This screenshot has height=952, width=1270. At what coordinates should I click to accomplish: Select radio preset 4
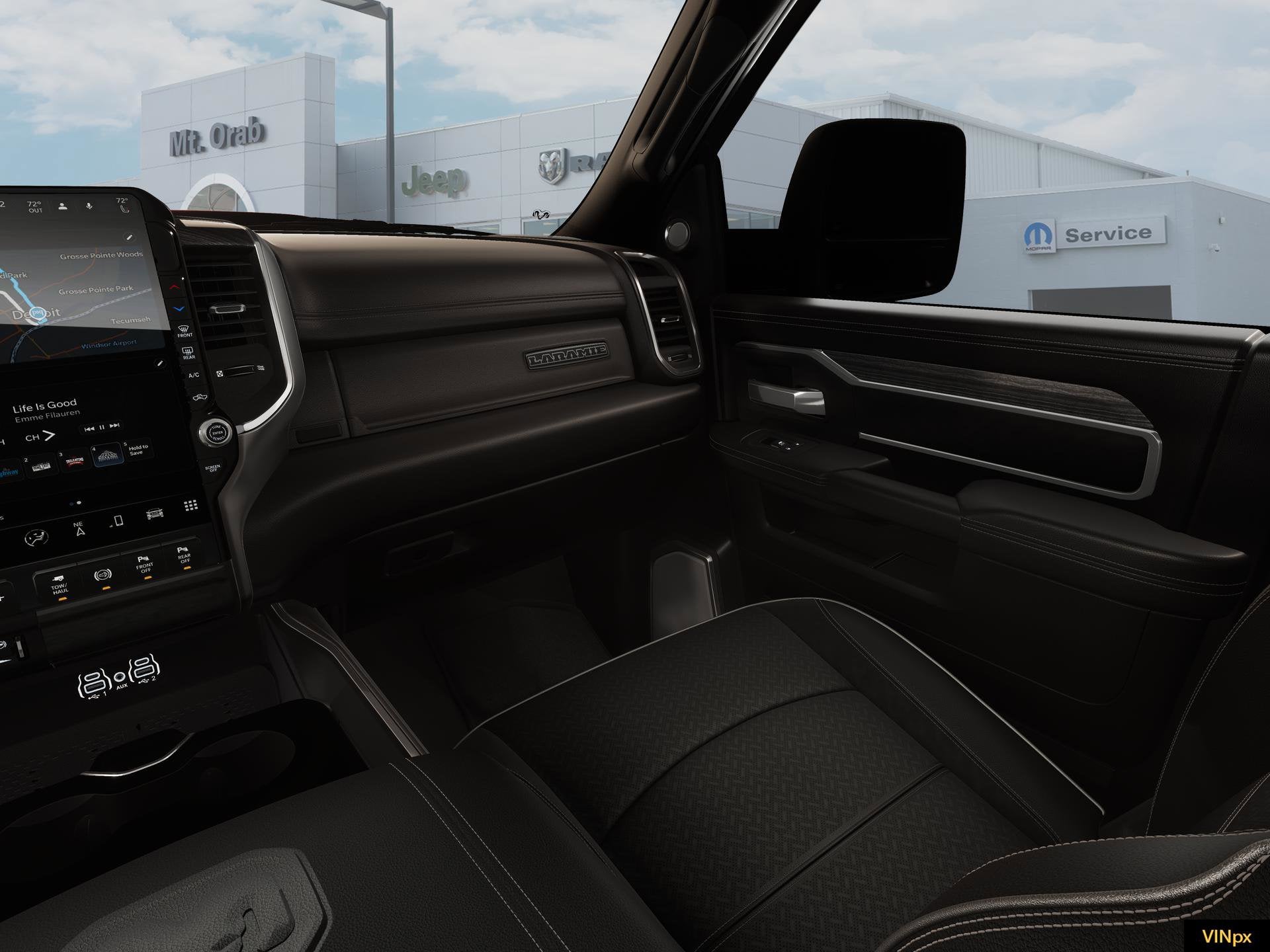point(107,456)
